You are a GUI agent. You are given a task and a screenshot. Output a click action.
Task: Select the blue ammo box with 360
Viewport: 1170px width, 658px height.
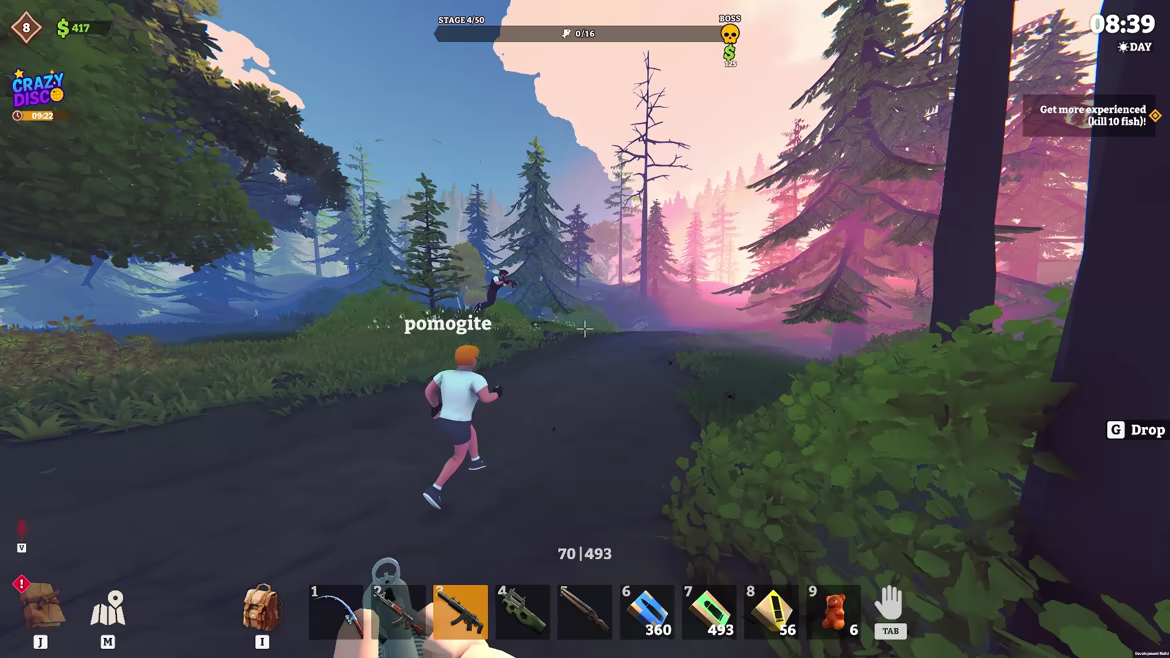click(647, 611)
